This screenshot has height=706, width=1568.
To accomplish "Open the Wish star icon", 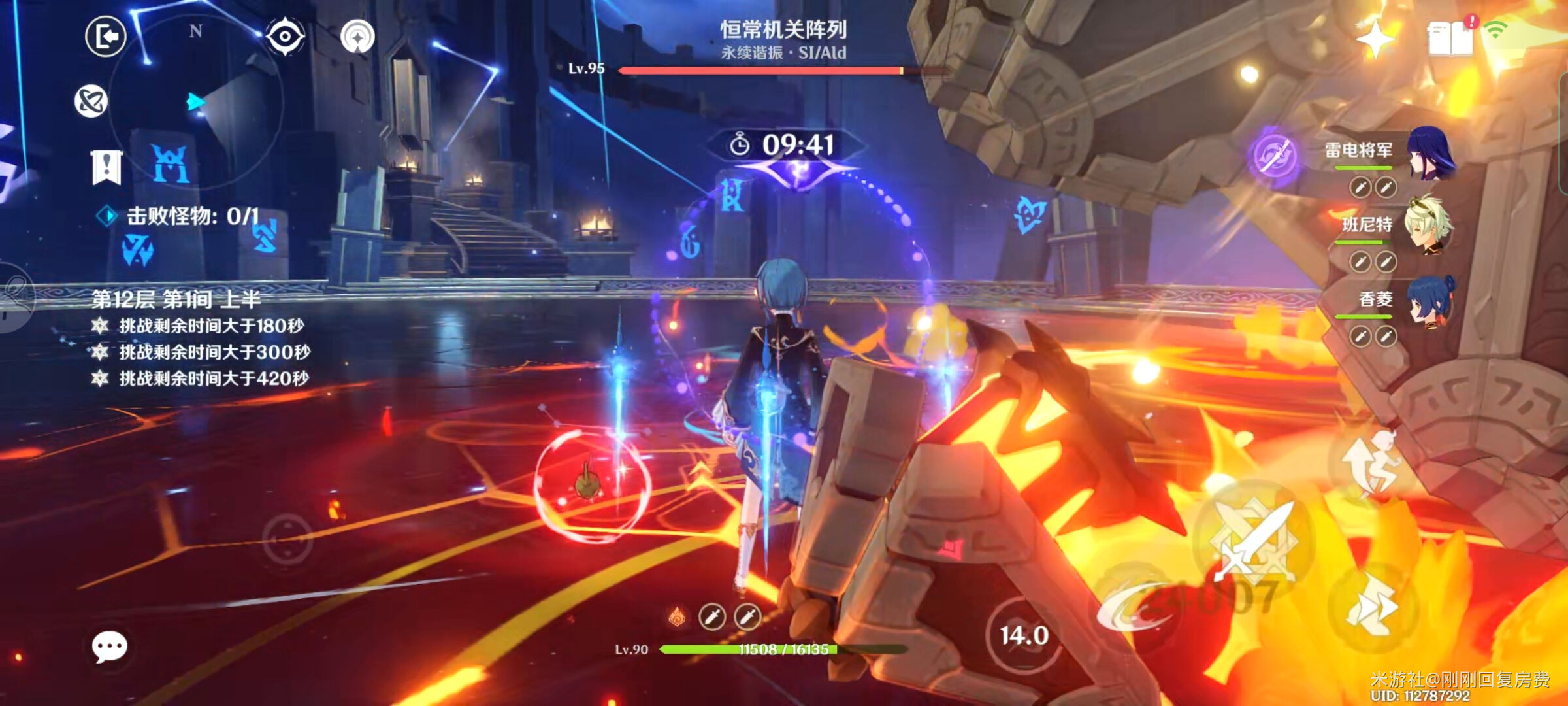I will coord(1375,39).
